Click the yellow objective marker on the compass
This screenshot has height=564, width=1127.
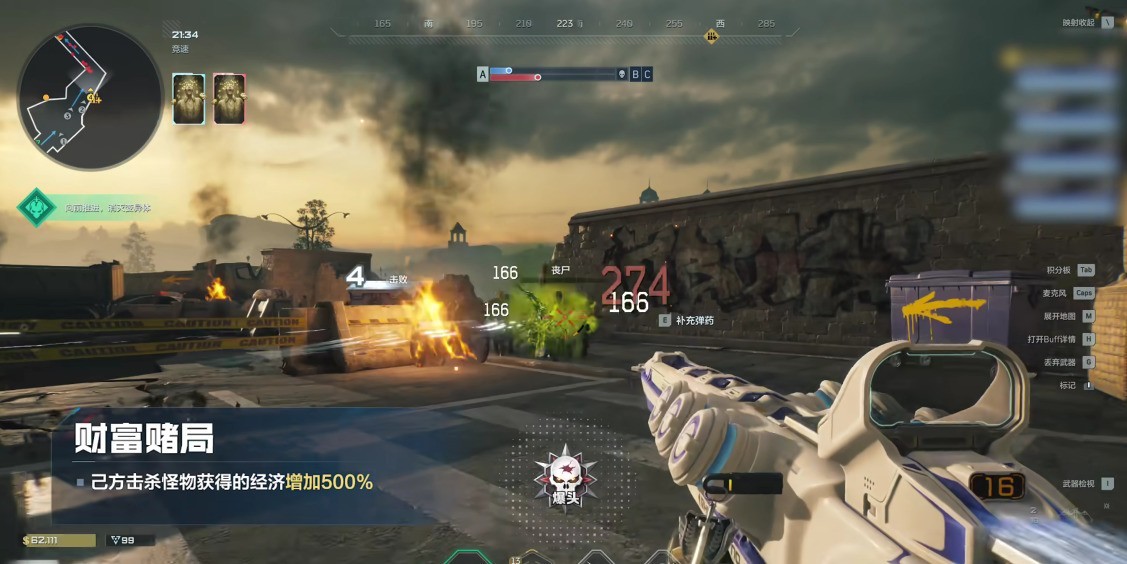(712, 37)
